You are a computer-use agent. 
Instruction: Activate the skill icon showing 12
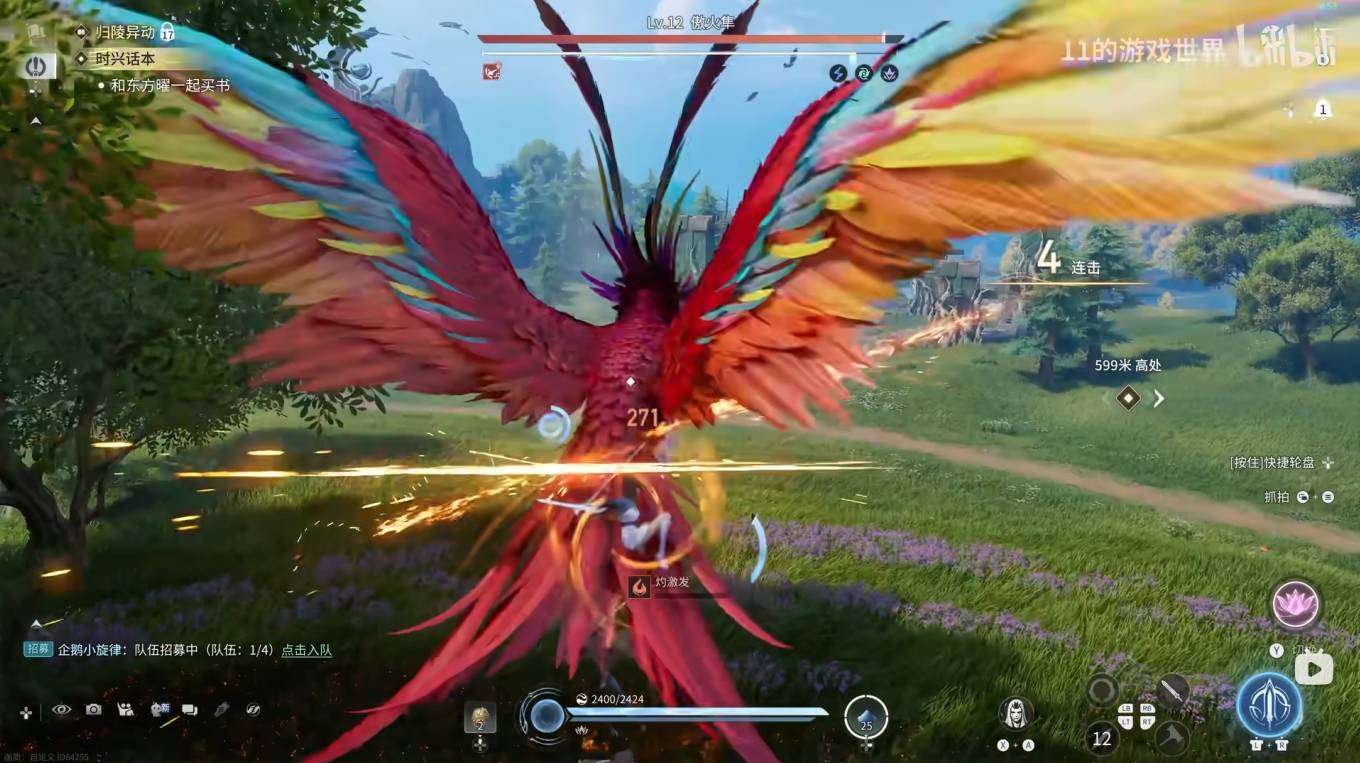click(x=1102, y=738)
